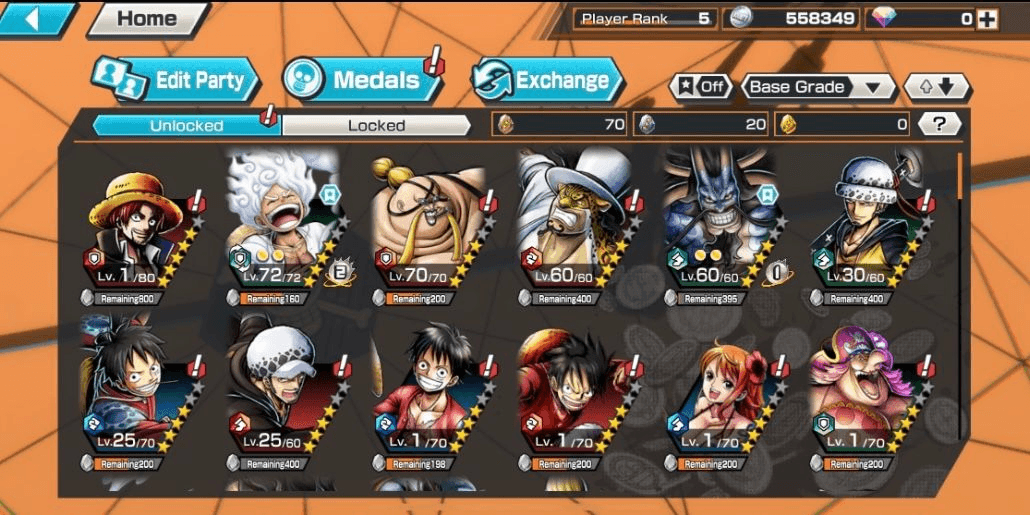Open the Edit Party screen
This screenshot has height=515, width=1030.
177,81
